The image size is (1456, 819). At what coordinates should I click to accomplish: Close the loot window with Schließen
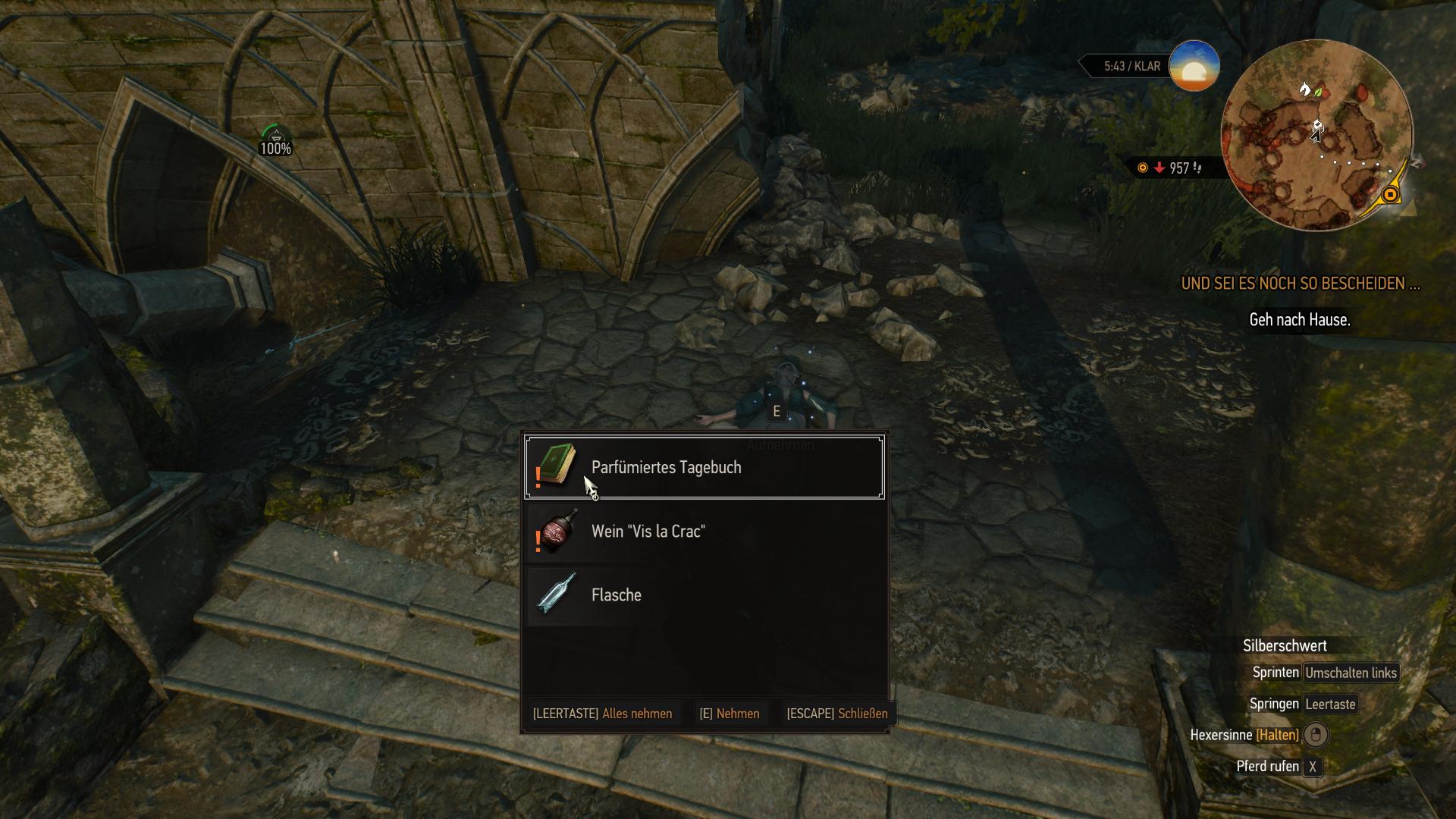pos(837,714)
